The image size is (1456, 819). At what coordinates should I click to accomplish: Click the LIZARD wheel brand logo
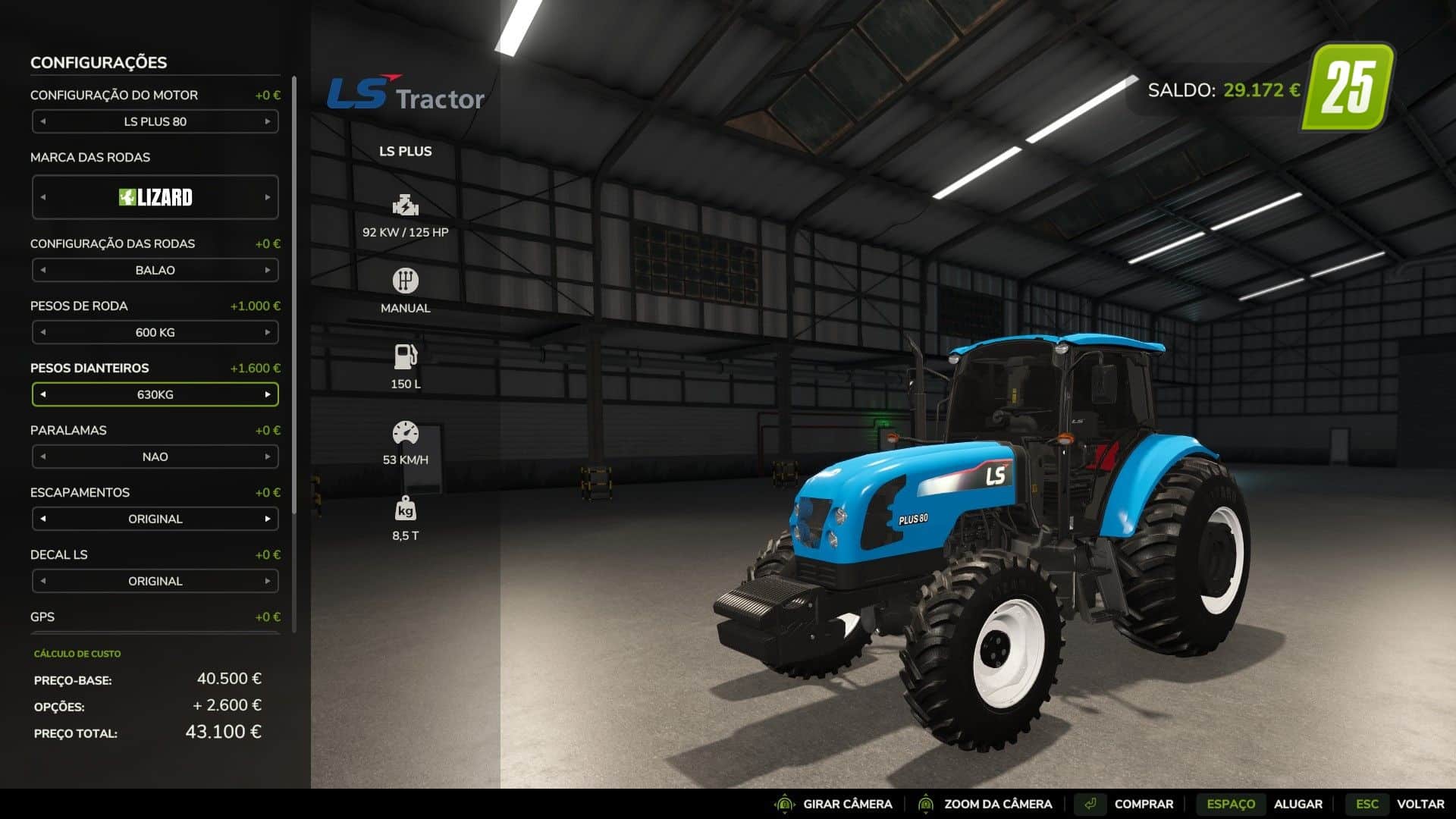click(155, 197)
